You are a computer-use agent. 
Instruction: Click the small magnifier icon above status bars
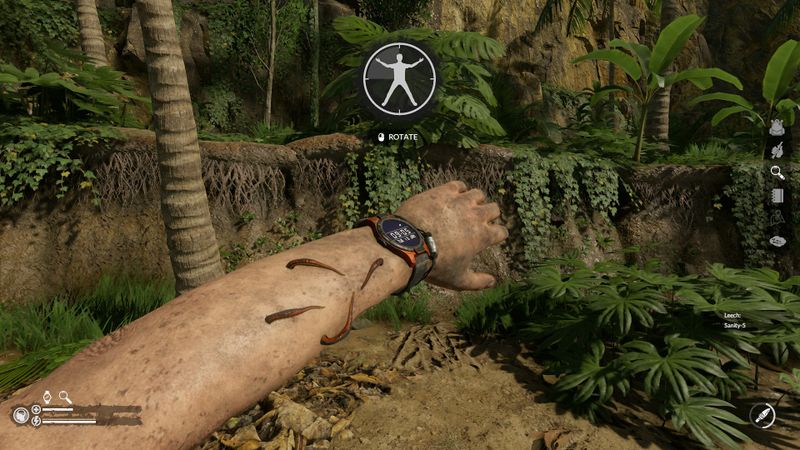click(65, 397)
